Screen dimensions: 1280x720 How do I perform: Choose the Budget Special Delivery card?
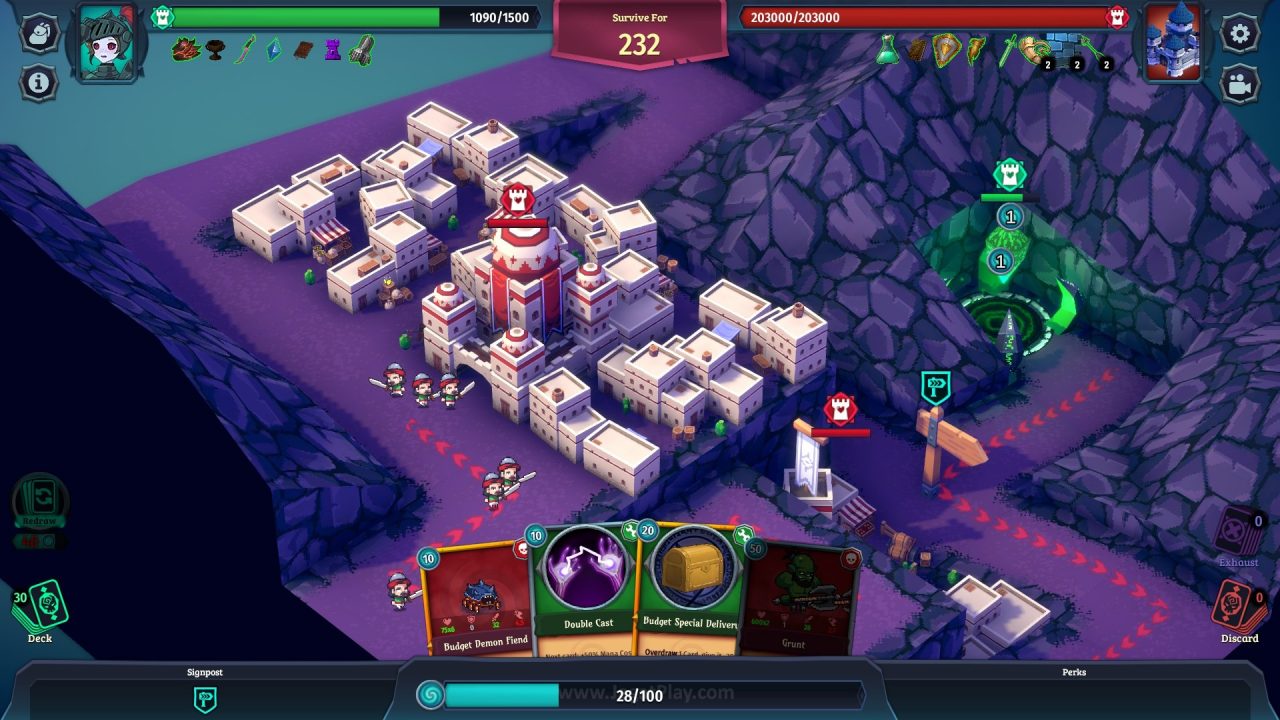coord(692,590)
